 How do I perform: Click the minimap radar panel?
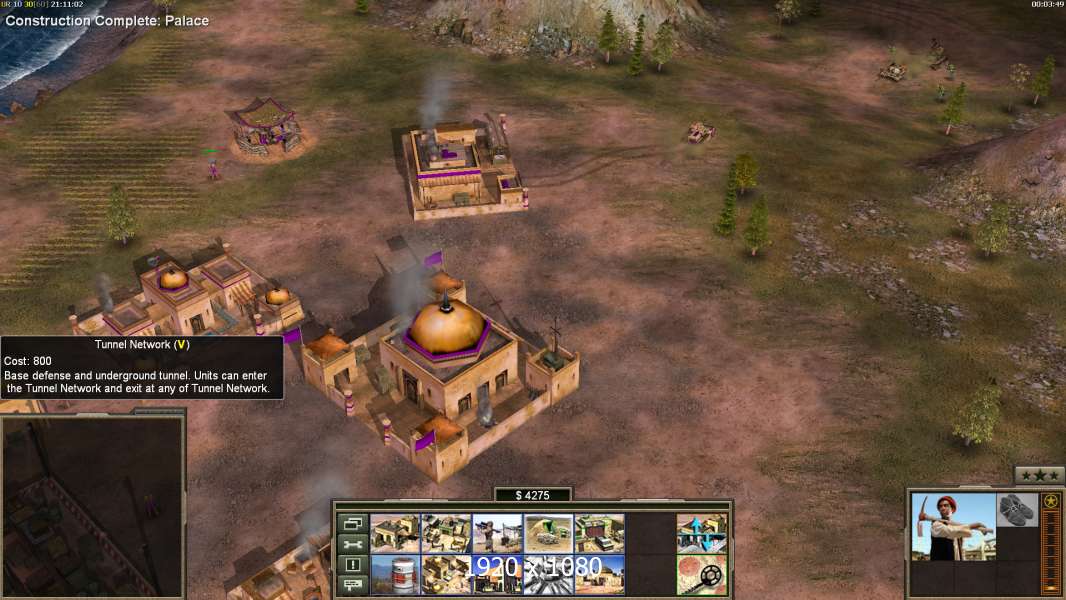pos(92,505)
